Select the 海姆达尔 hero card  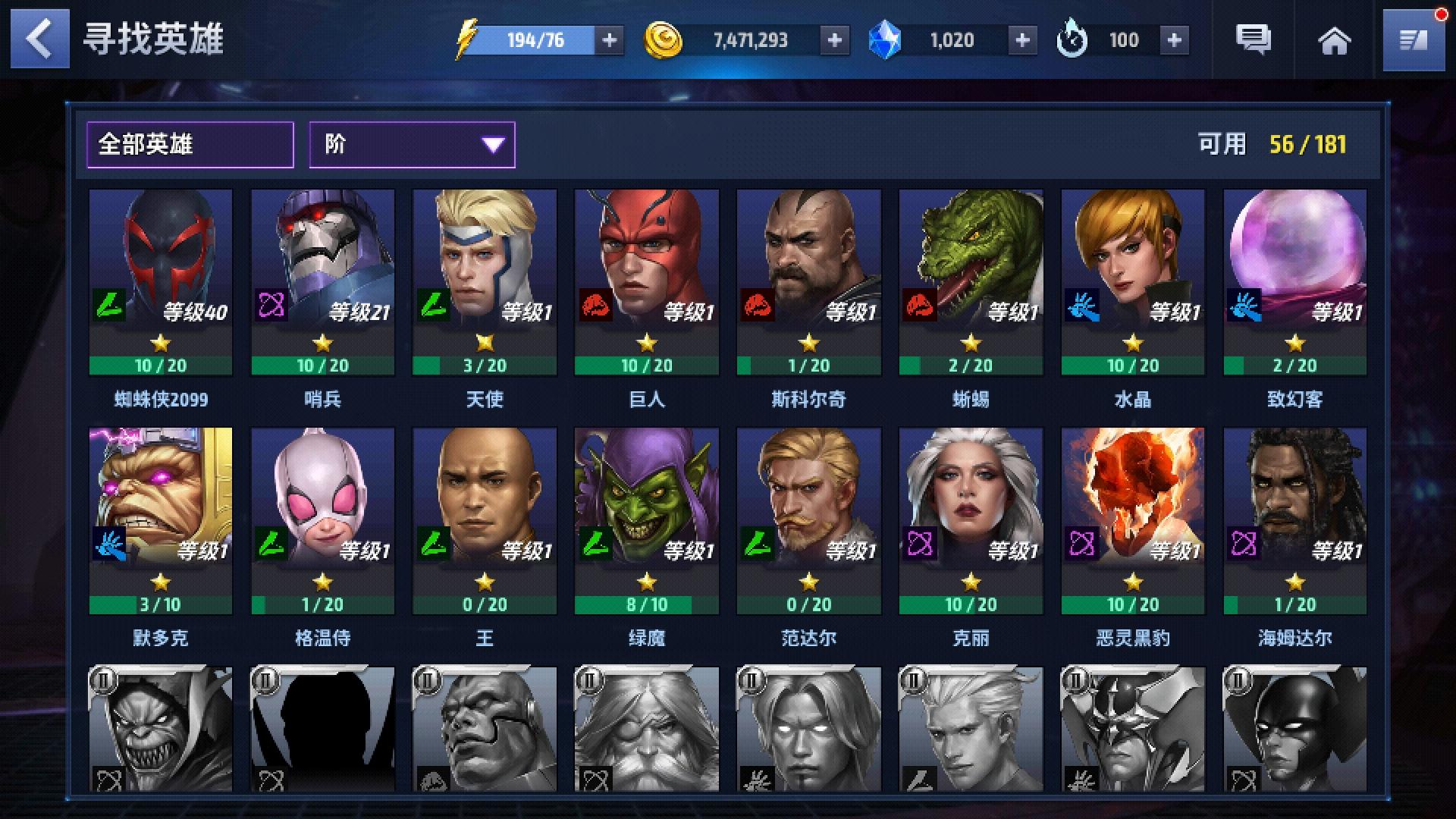1294,521
